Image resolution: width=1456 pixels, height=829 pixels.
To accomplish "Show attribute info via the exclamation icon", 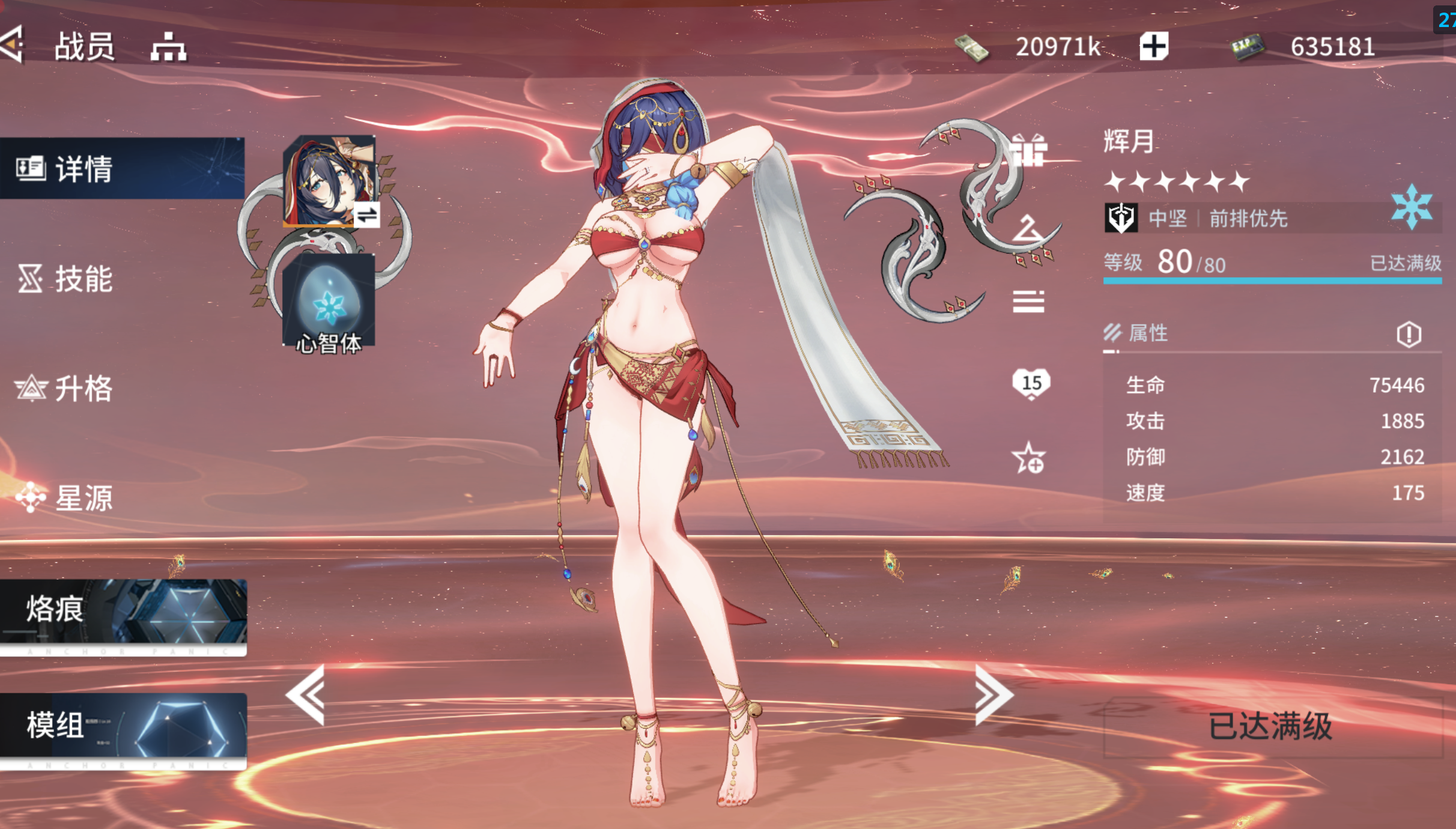I will [x=1409, y=334].
